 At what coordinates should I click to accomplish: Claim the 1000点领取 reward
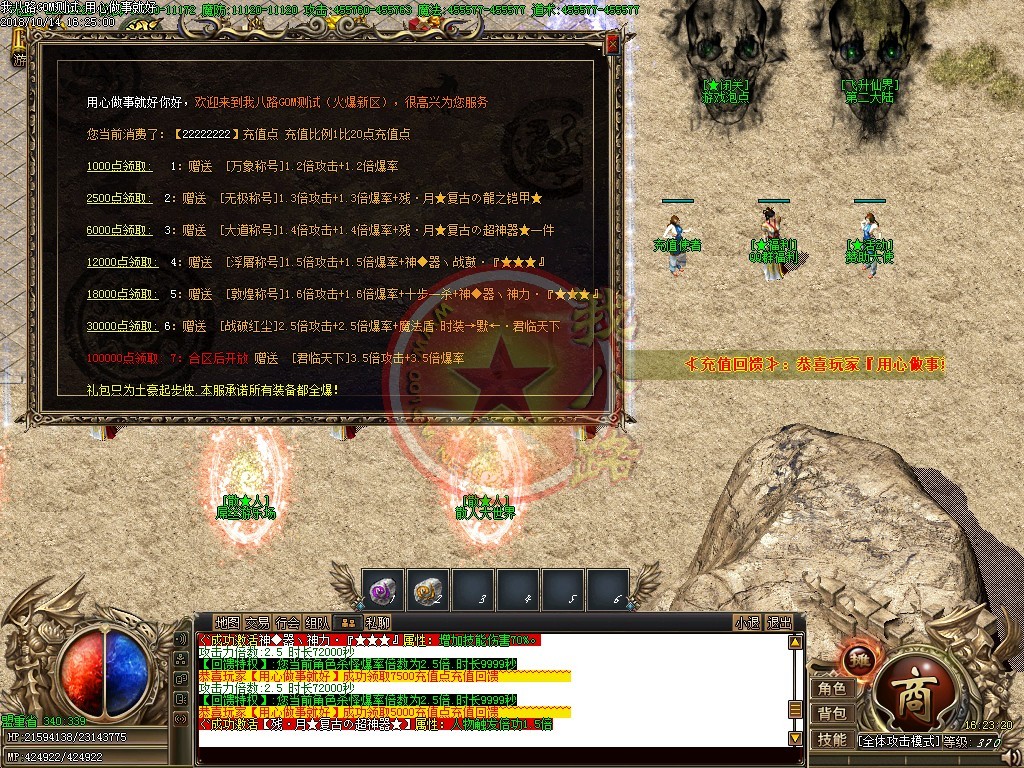click(x=118, y=167)
